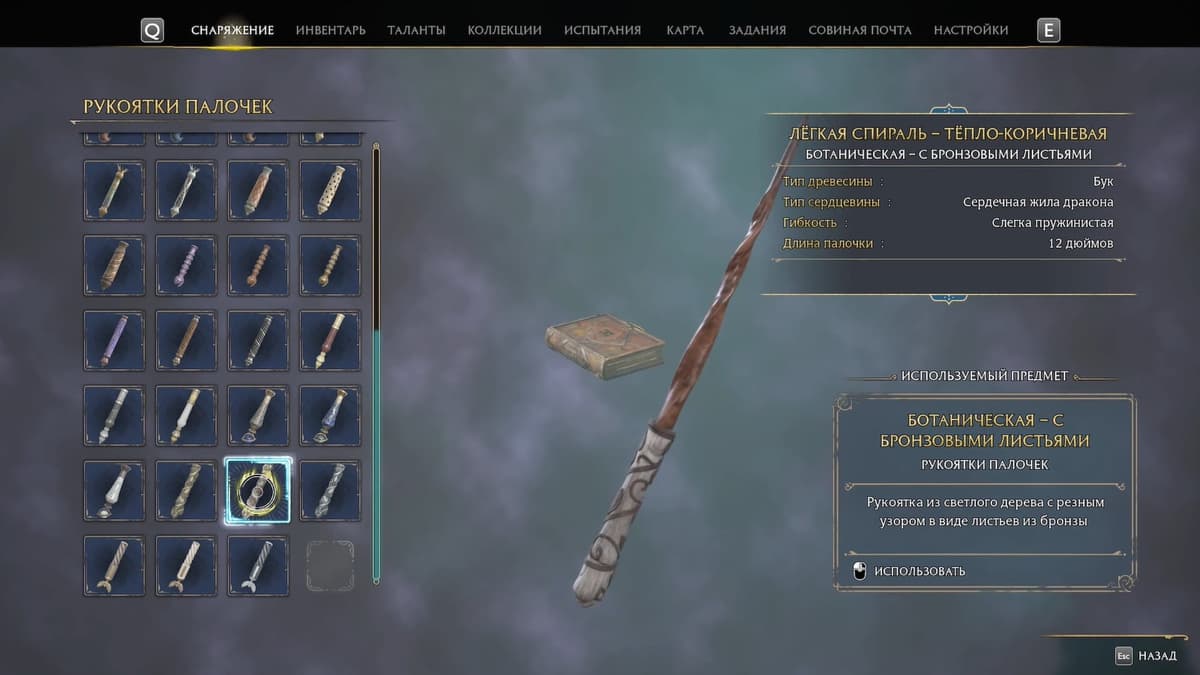Show the Испытания tab
Image resolution: width=1200 pixels, height=675 pixels.
pos(602,30)
